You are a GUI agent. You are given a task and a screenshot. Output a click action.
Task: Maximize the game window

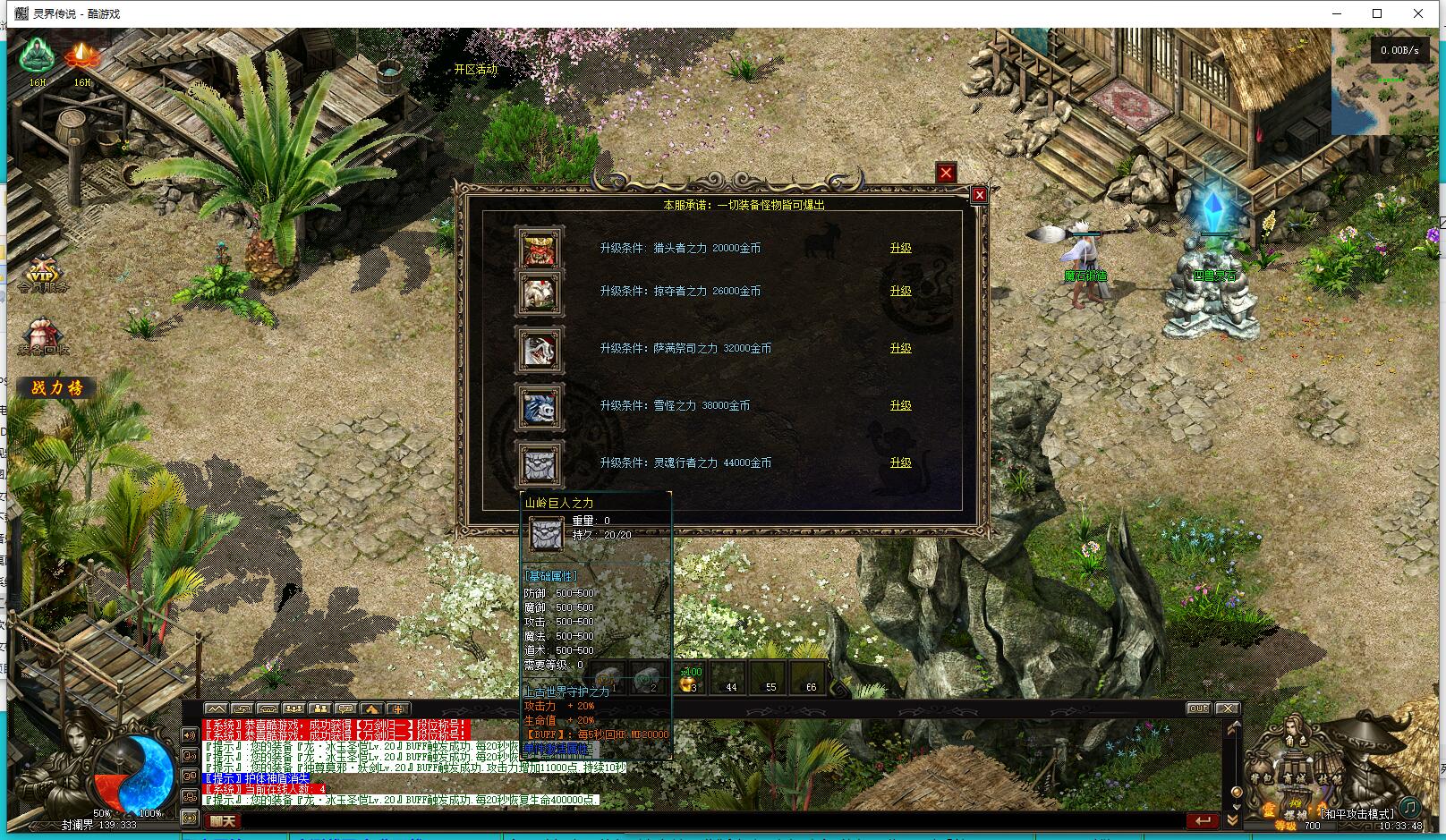[1377, 13]
